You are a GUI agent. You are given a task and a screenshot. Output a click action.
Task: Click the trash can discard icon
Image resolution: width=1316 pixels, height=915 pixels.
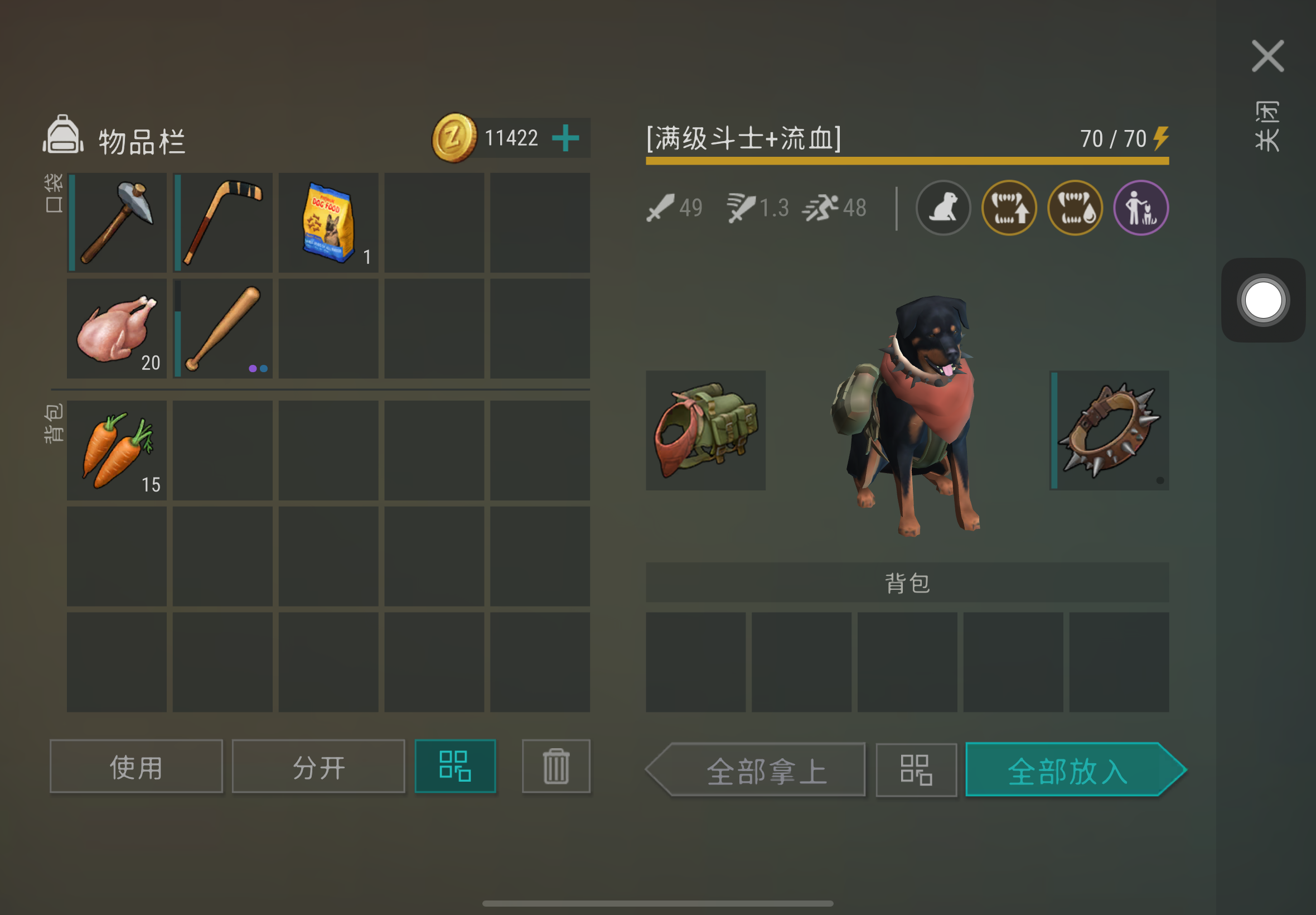pyautogui.click(x=555, y=767)
